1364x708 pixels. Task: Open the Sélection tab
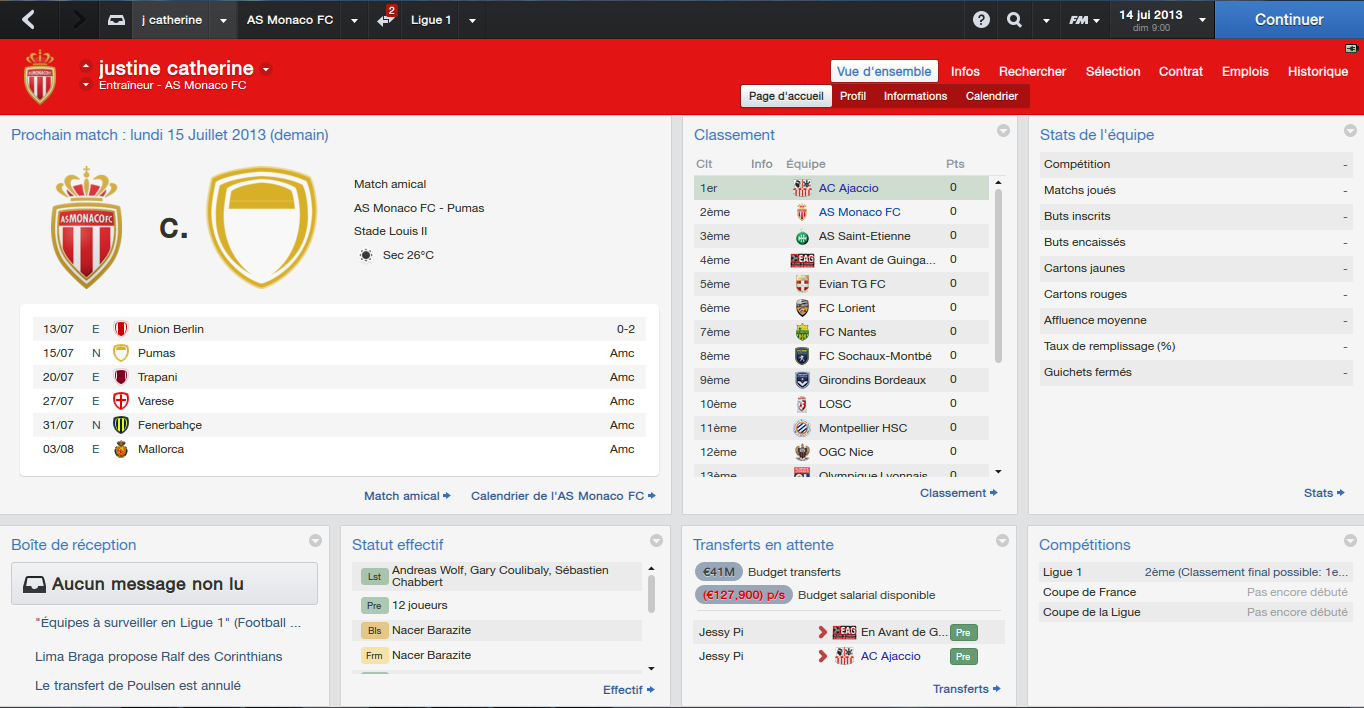(1112, 71)
